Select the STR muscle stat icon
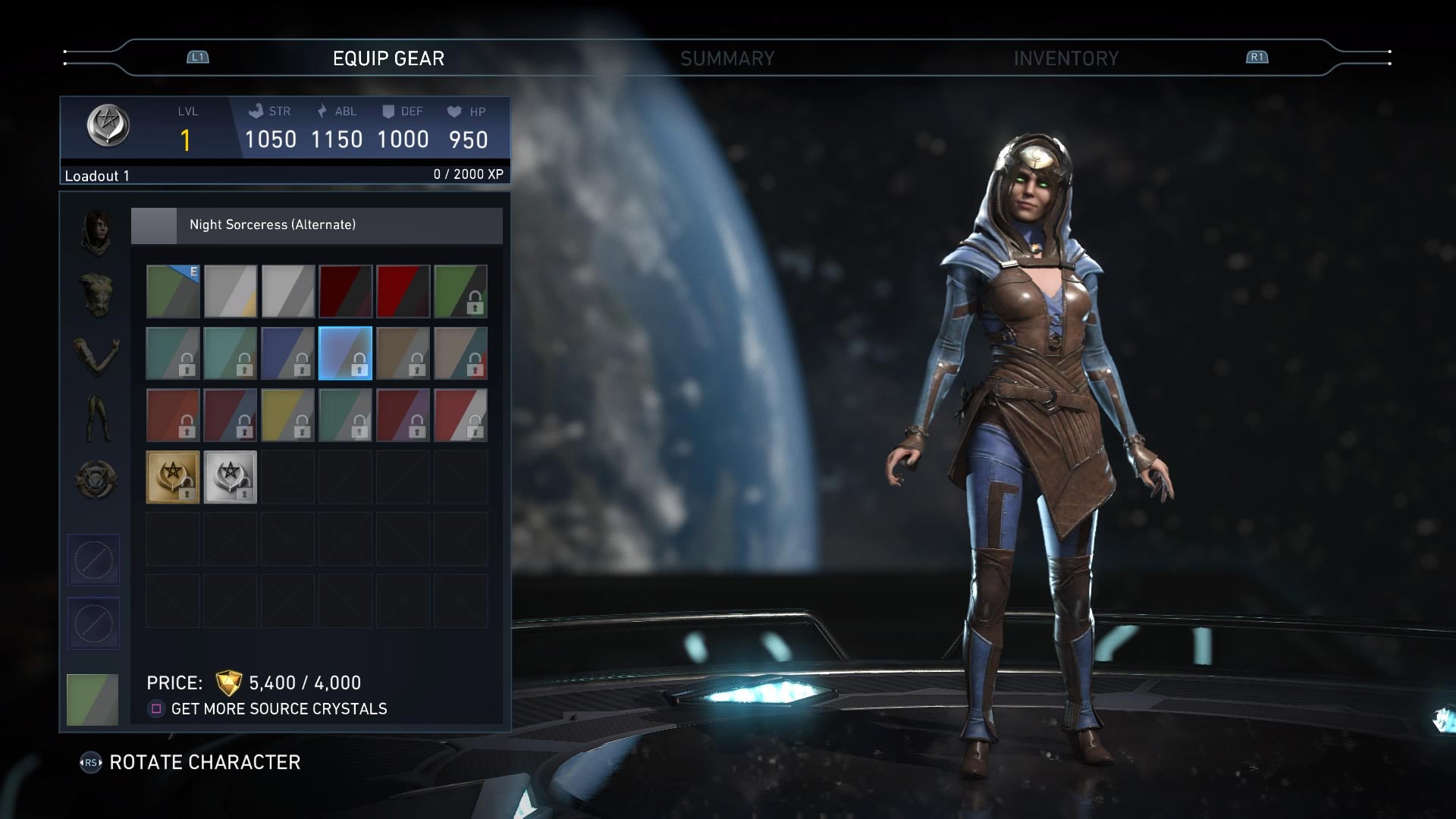This screenshot has width=1456, height=819. [x=255, y=111]
